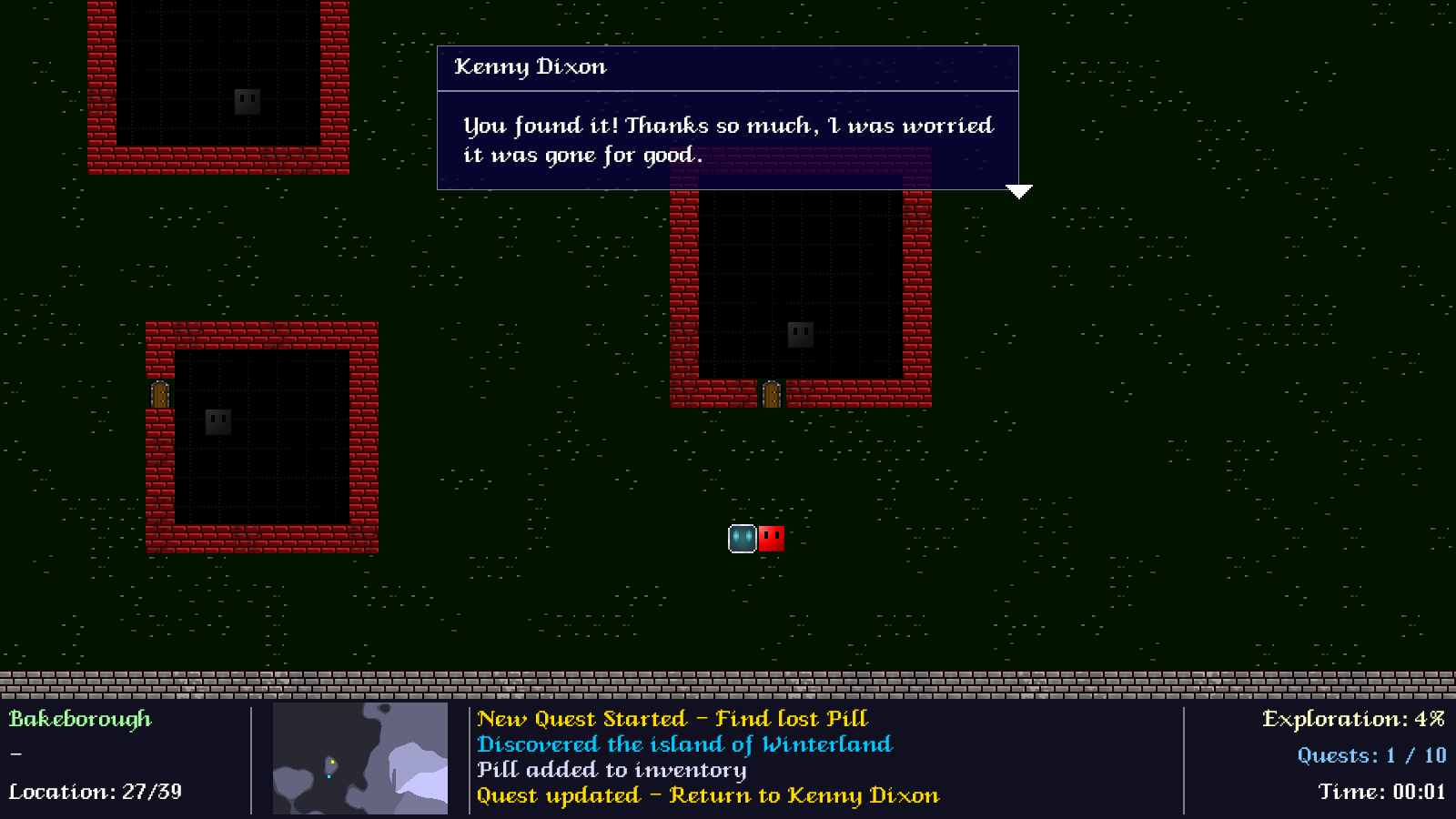1456x819 pixels.
Task: Click Kenny Dixon's dialogue text box
Action: pos(727,140)
